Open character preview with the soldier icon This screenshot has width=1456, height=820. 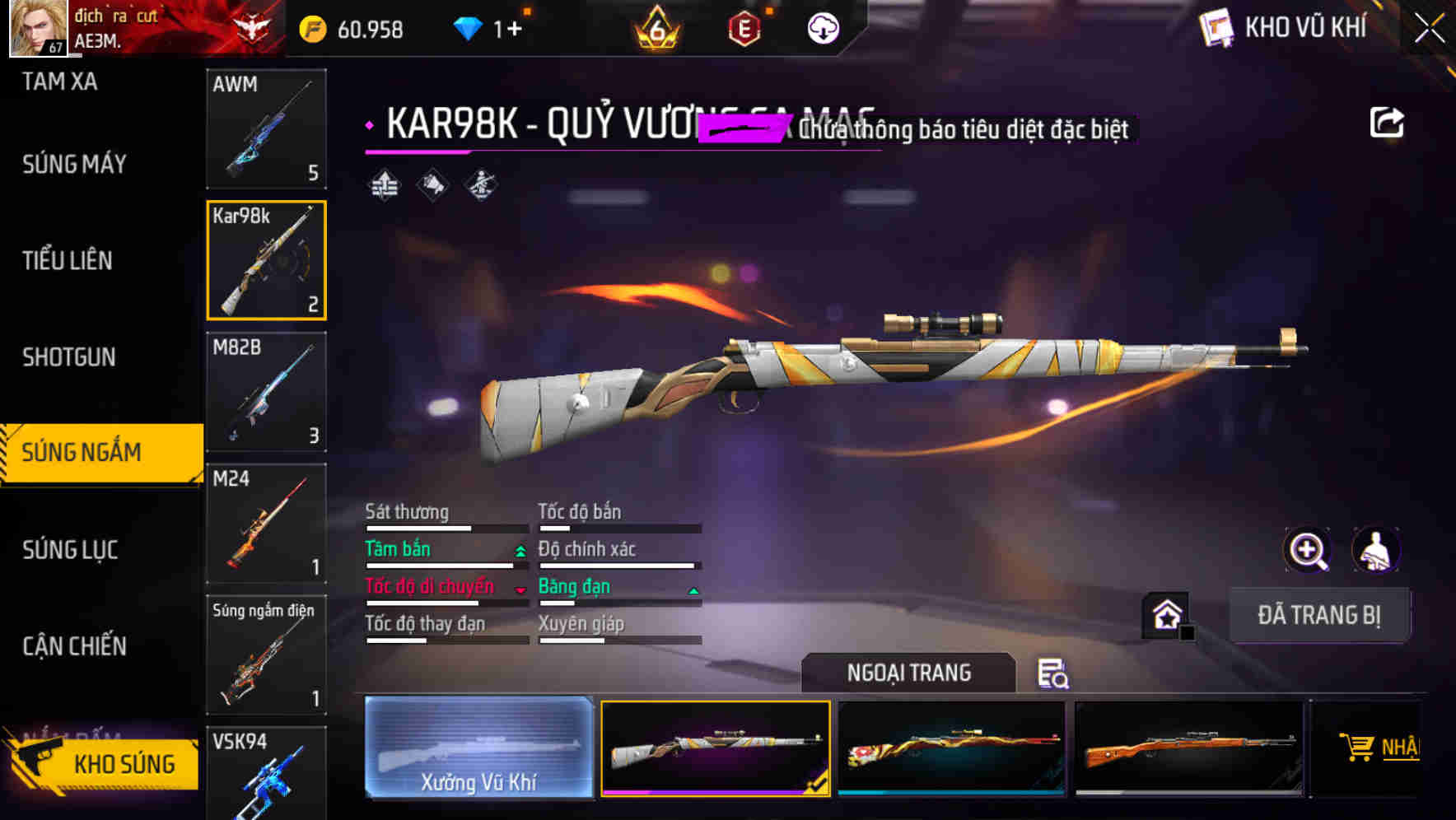tap(1378, 550)
